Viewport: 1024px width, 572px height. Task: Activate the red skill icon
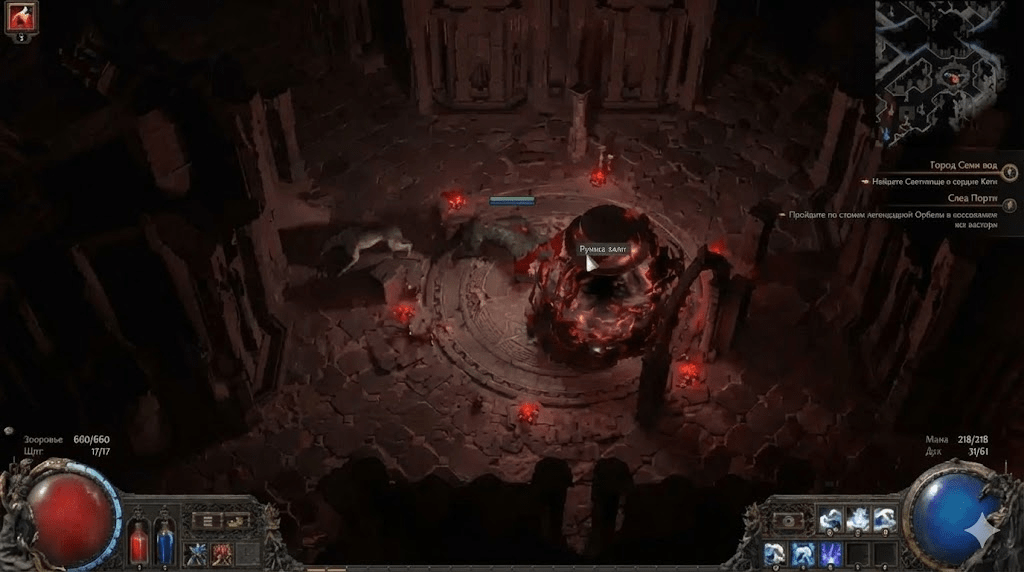tap(221, 553)
